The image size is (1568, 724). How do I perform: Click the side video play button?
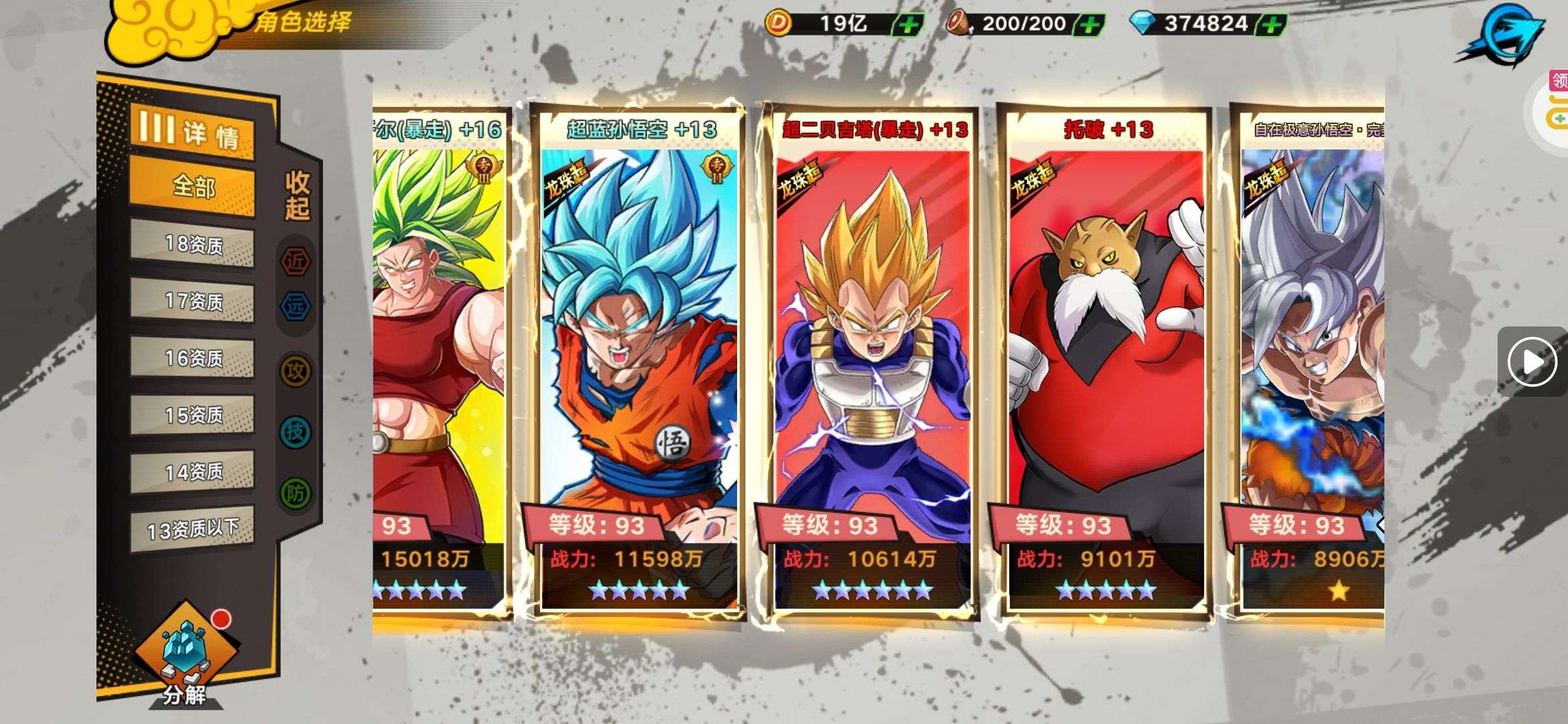tap(1532, 362)
